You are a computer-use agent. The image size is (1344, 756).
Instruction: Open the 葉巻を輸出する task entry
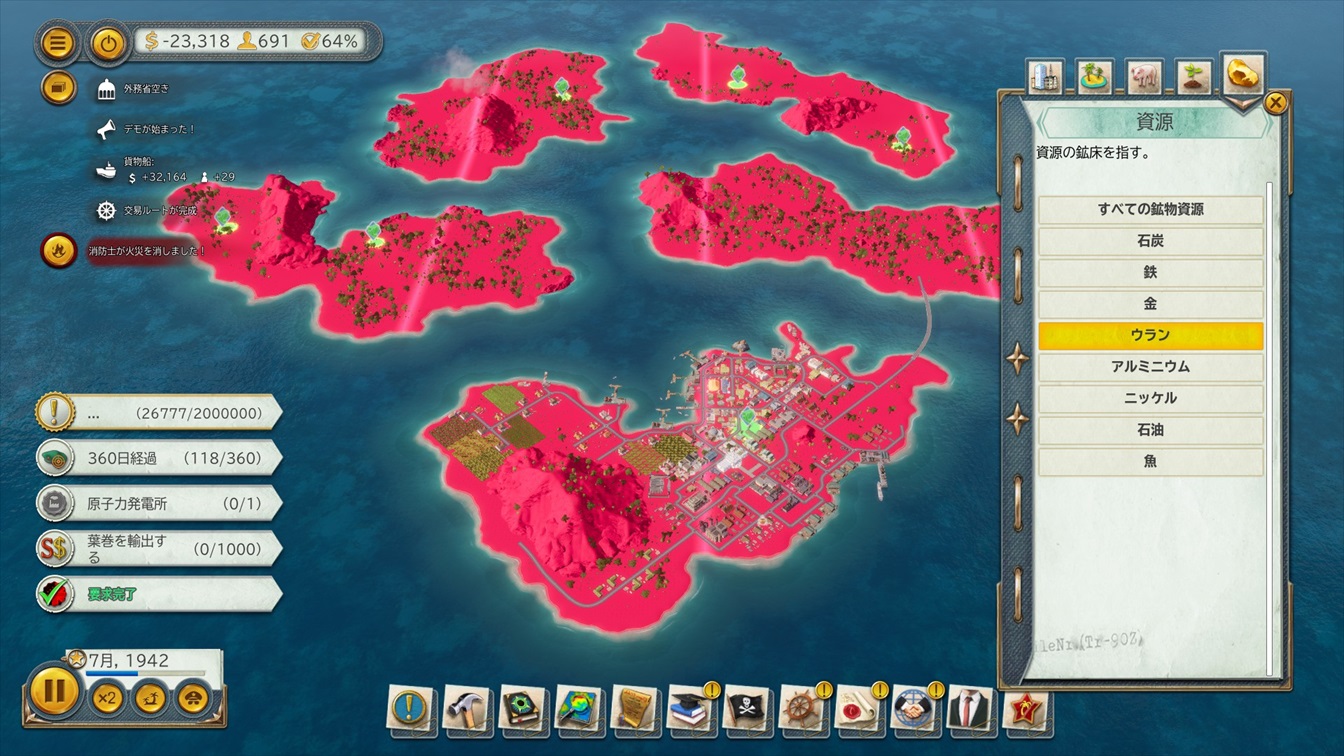(158, 549)
